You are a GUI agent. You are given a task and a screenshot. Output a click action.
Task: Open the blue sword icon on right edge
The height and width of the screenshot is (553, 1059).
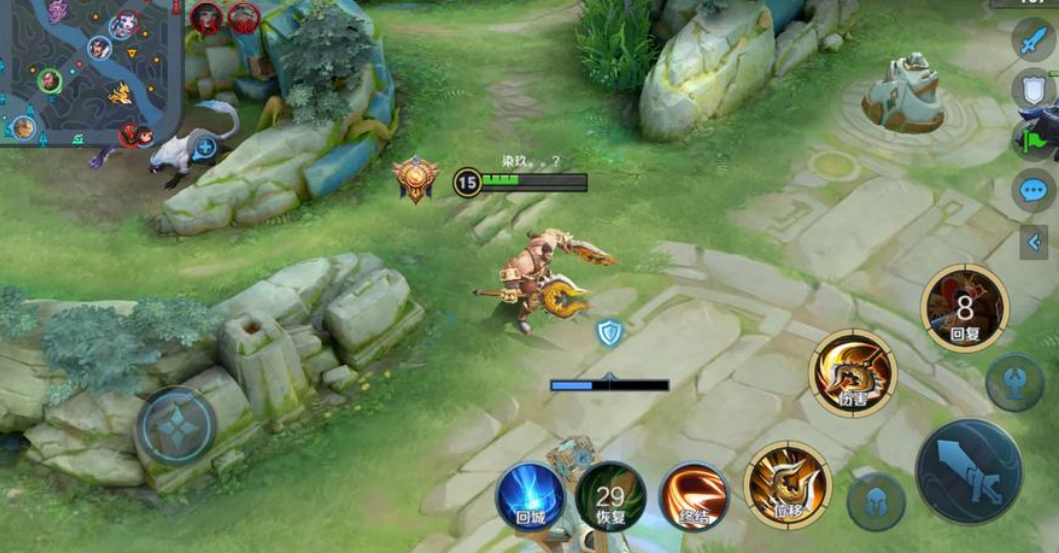click(x=1031, y=41)
